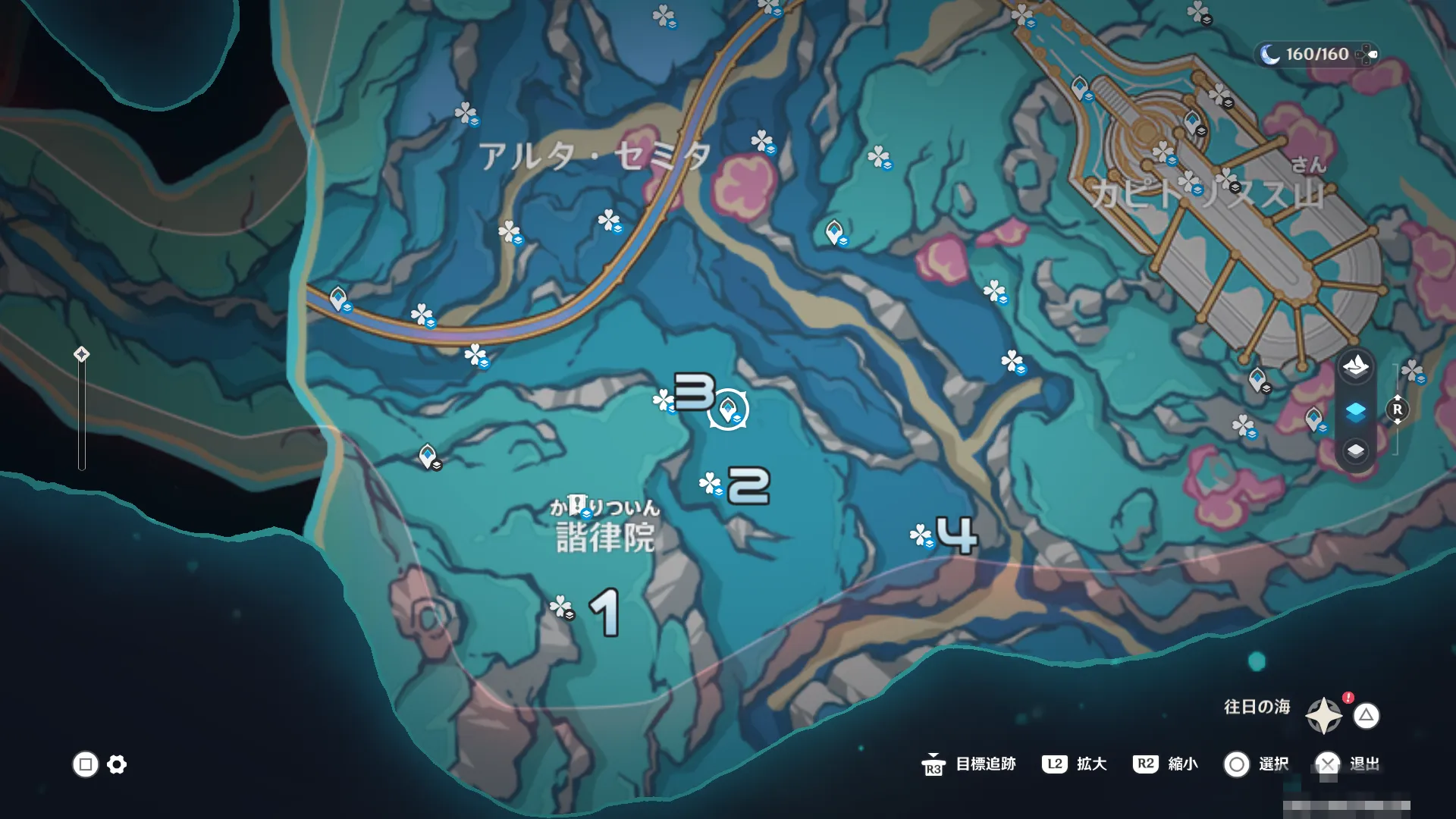Select the teleport waypoint west of 諧律院
This screenshot has width=1456, height=819.
point(428,457)
